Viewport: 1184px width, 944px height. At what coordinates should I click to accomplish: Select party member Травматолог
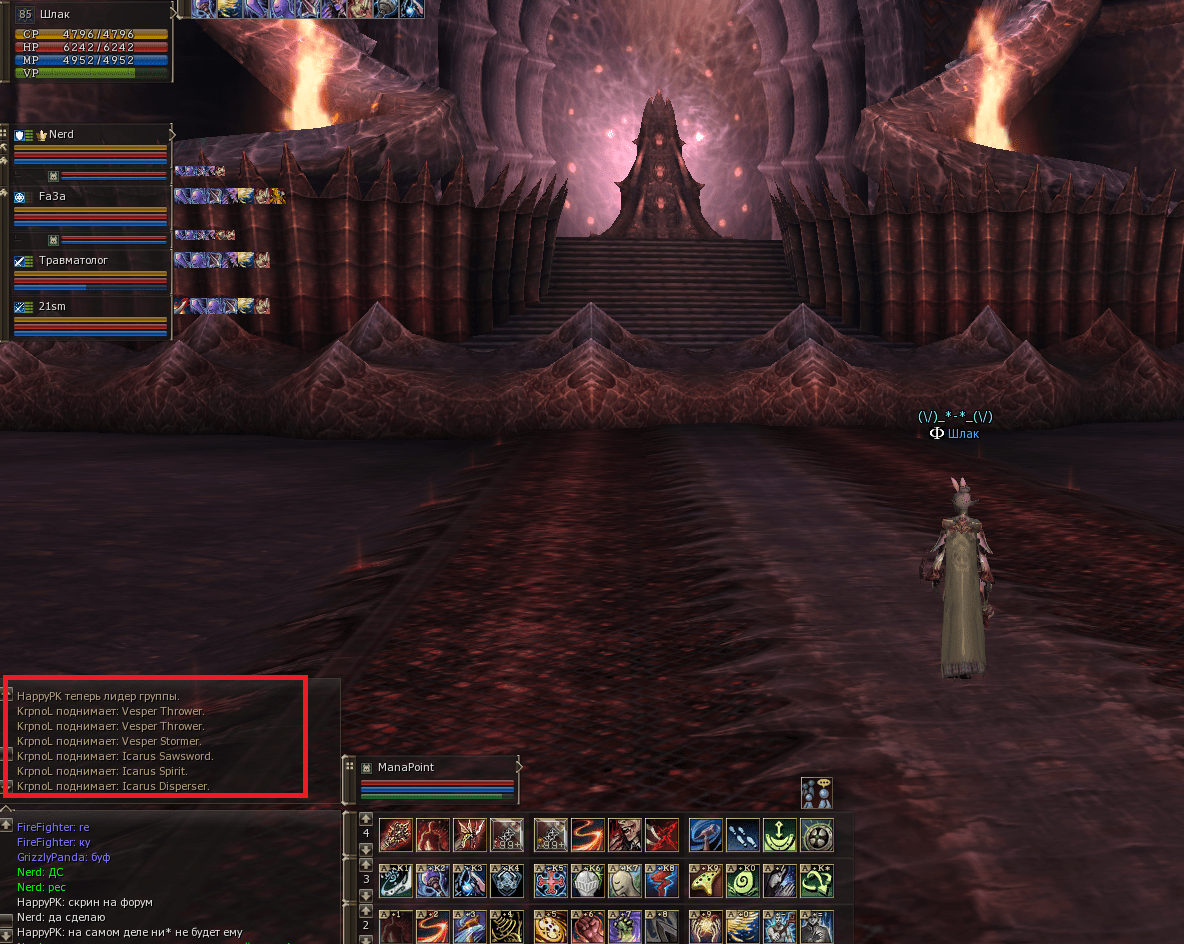(x=73, y=260)
